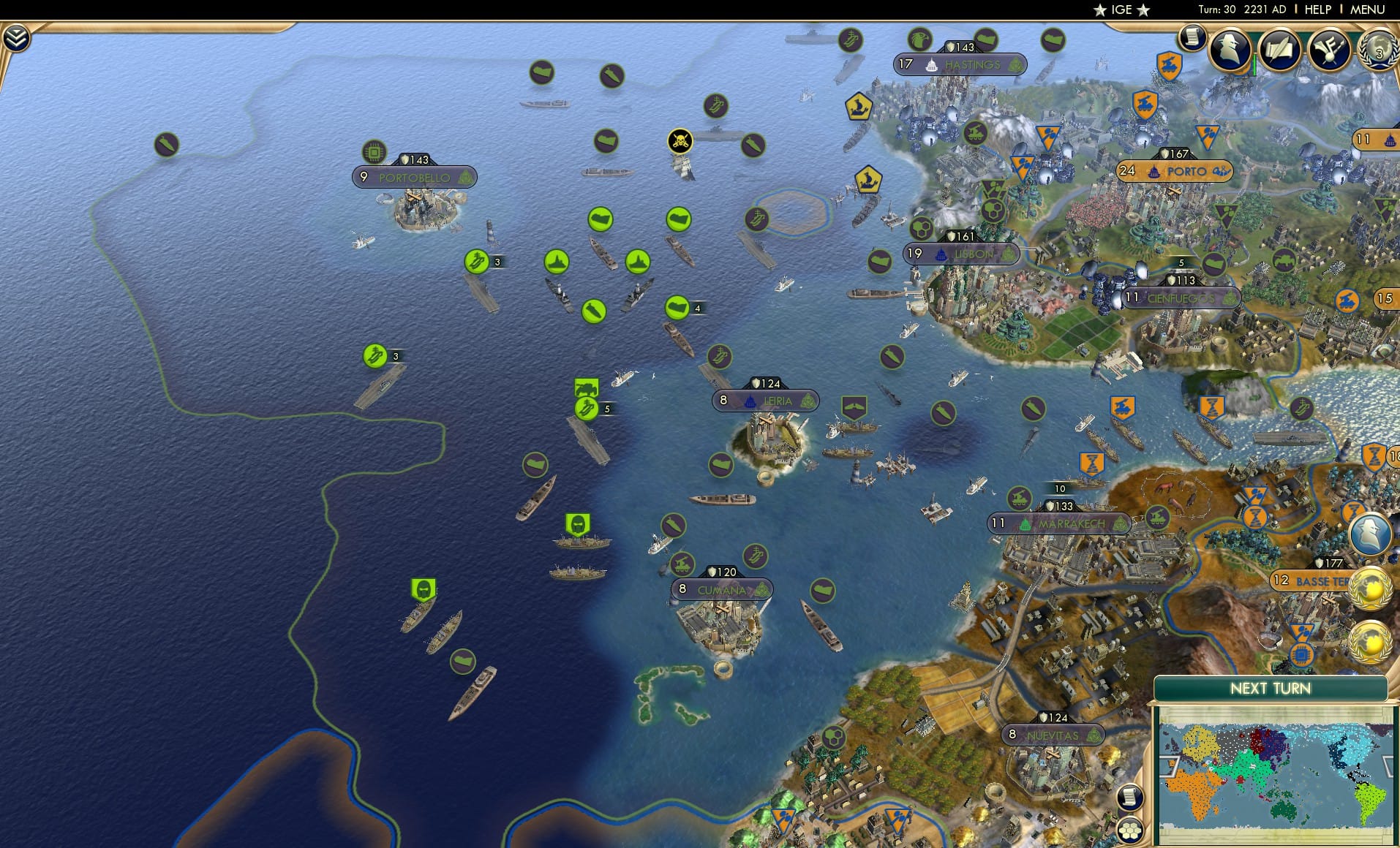Click the green progress bar under the spy button

coord(1256,64)
